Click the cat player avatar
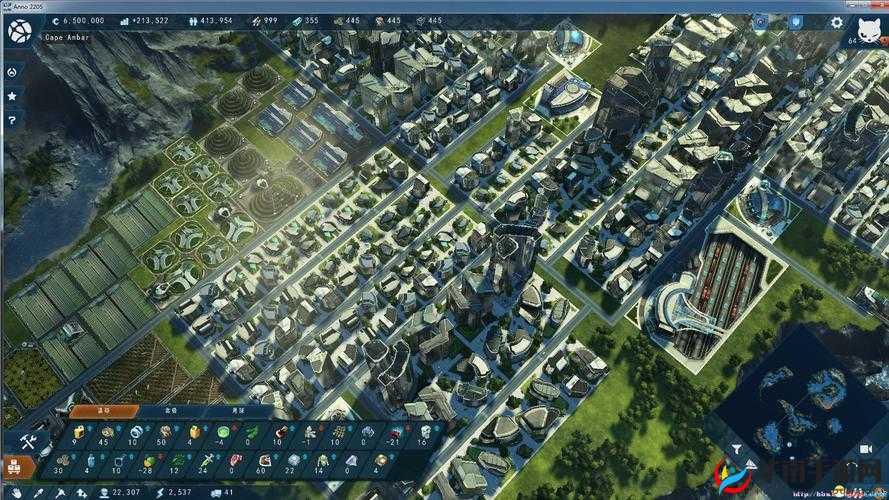The height and width of the screenshot is (500, 889). coord(866,28)
